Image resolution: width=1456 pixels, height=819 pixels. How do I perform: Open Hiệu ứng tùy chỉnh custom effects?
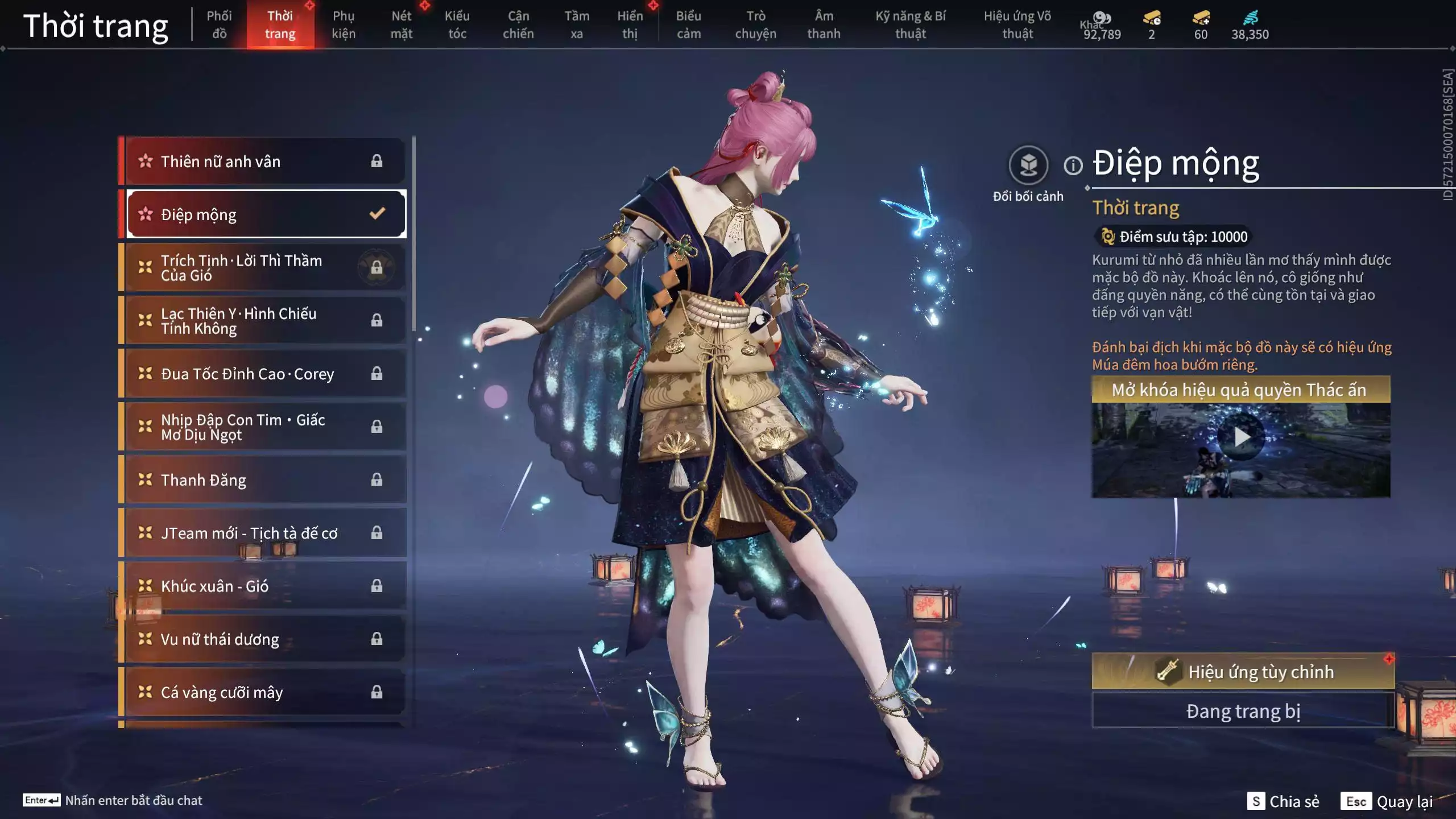click(x=1242, y=672)
